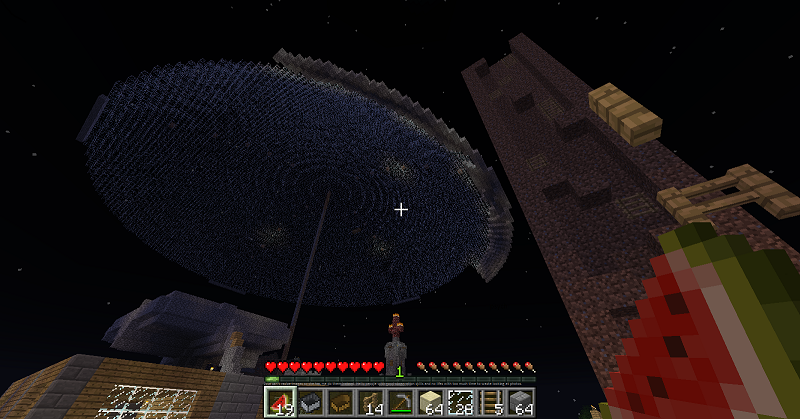Pick the pickaxe in the hotbar

pyautogui.click(x=400, y=402)
